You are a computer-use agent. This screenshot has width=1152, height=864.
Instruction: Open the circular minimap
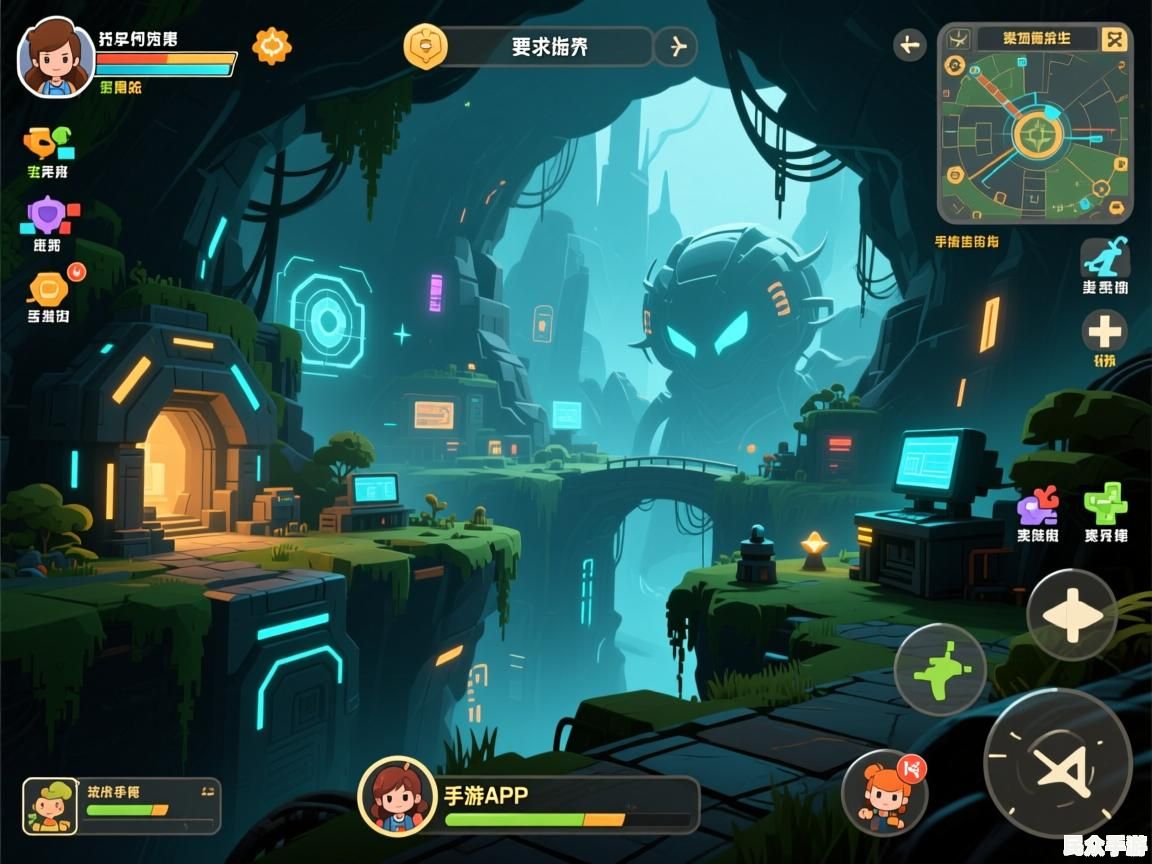pos(1036,134)
